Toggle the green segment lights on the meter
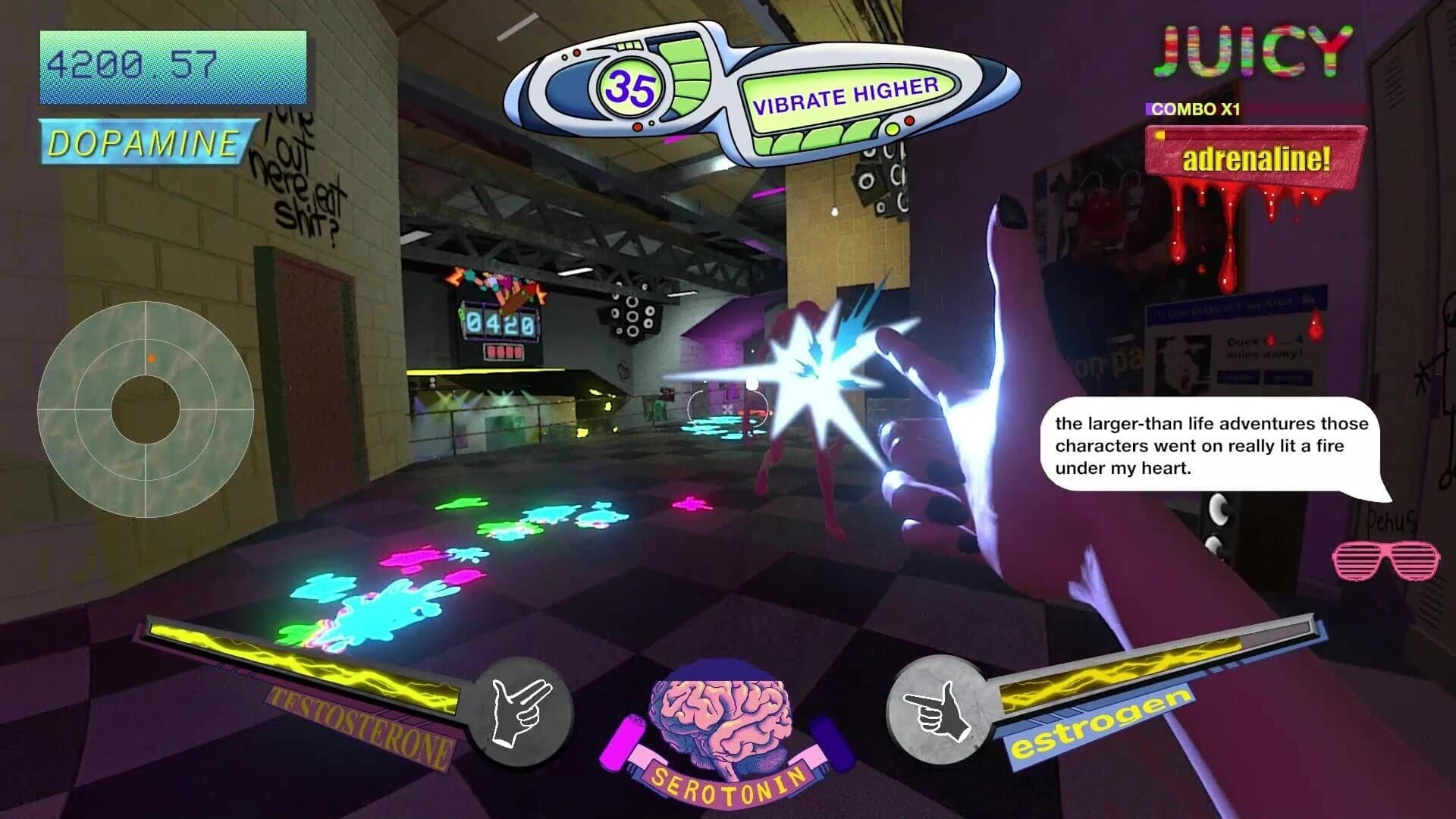This screenshot has width=1456, height=819. [x=686, y=76]
